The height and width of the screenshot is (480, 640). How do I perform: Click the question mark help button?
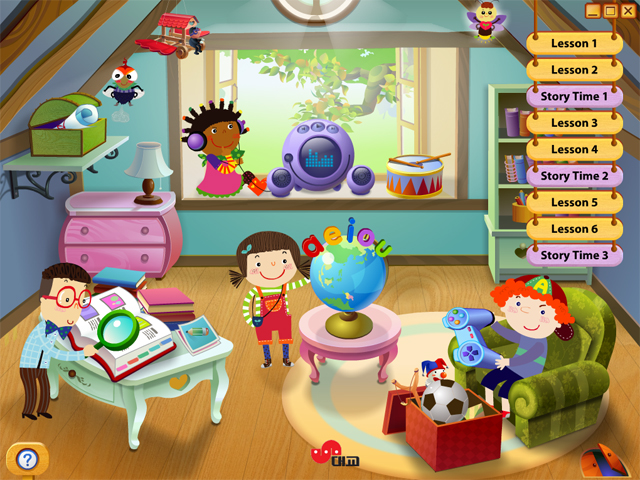click(x=27, y=459)
